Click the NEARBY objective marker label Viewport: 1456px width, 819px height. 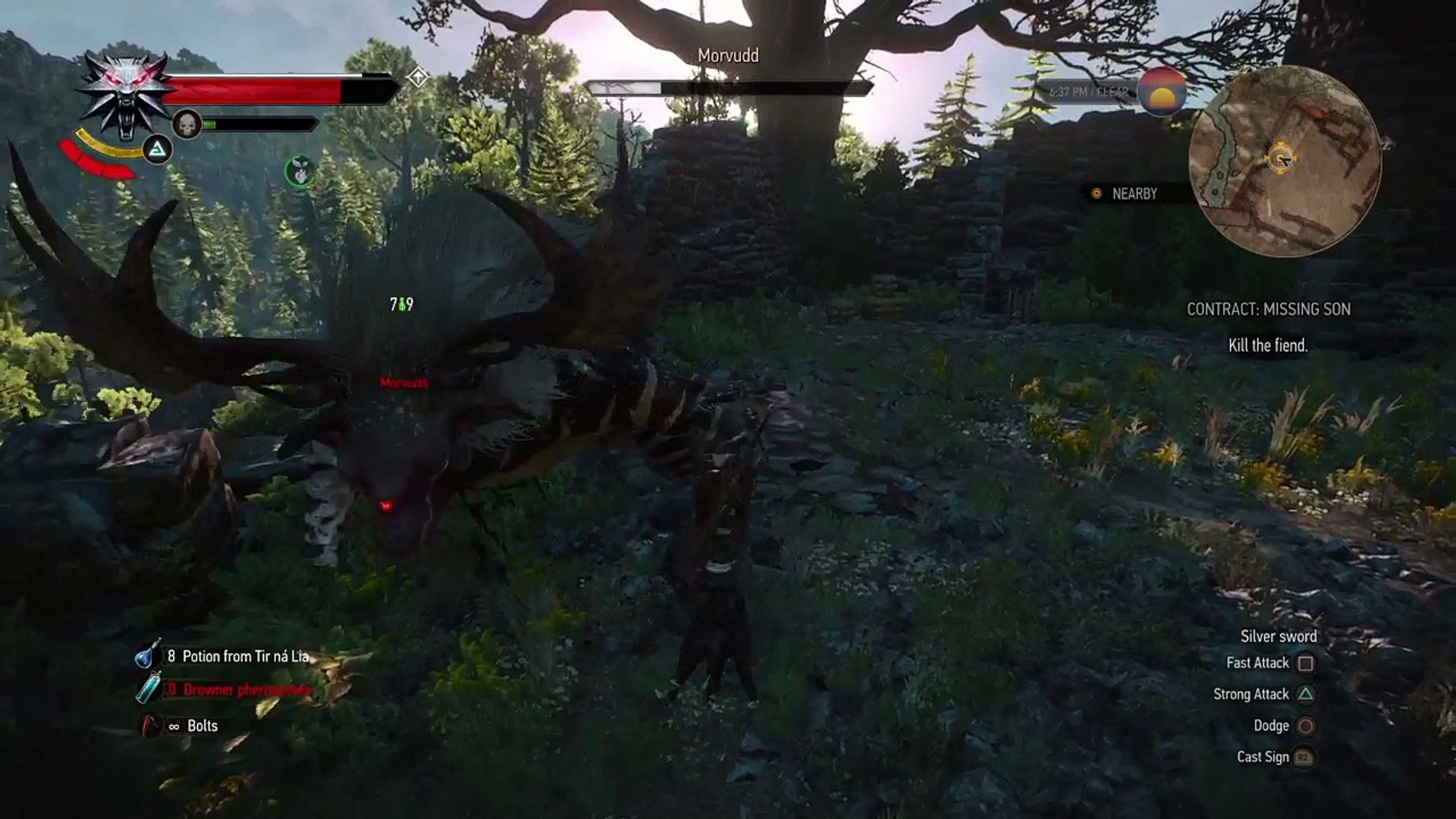[x=1134, y=194]
